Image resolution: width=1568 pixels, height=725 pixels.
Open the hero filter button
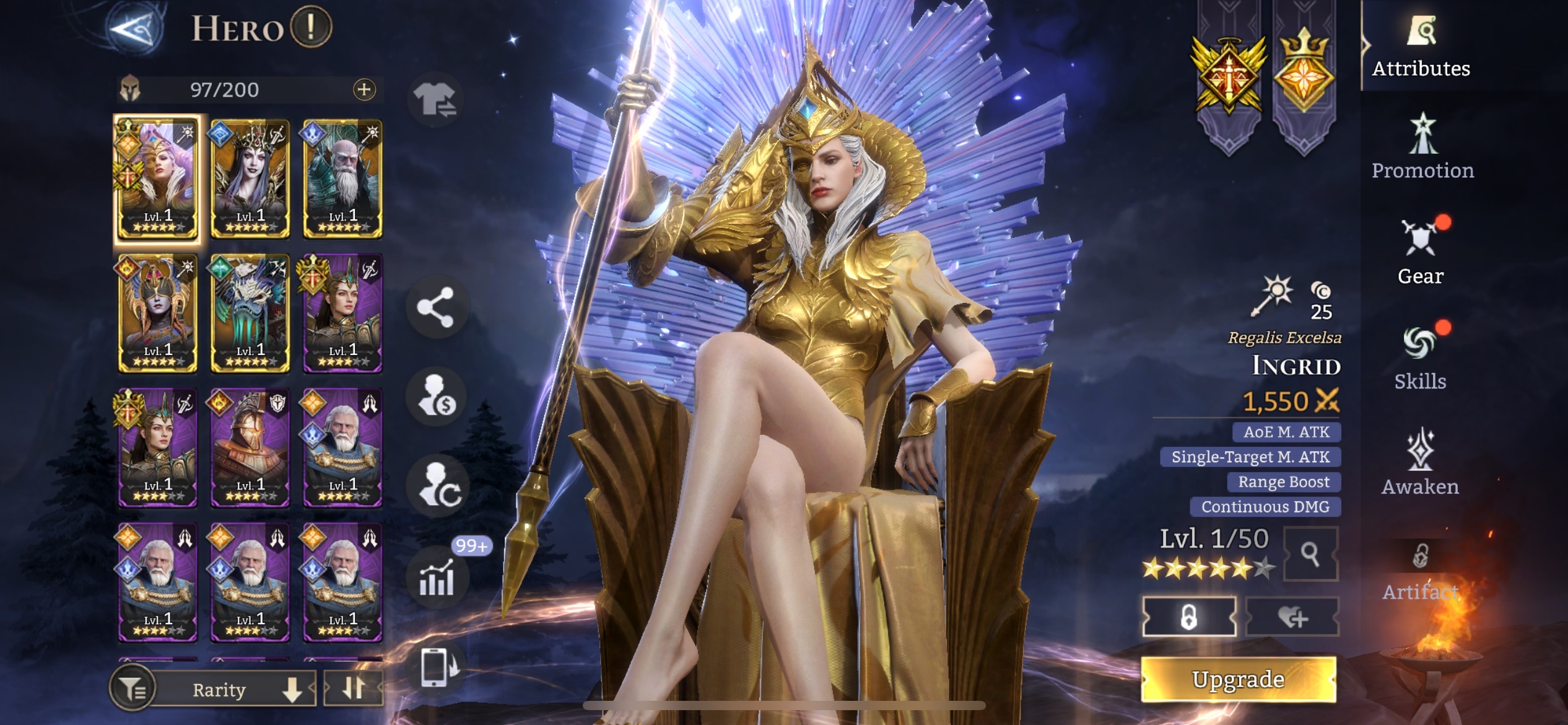[x=131, y=688]
